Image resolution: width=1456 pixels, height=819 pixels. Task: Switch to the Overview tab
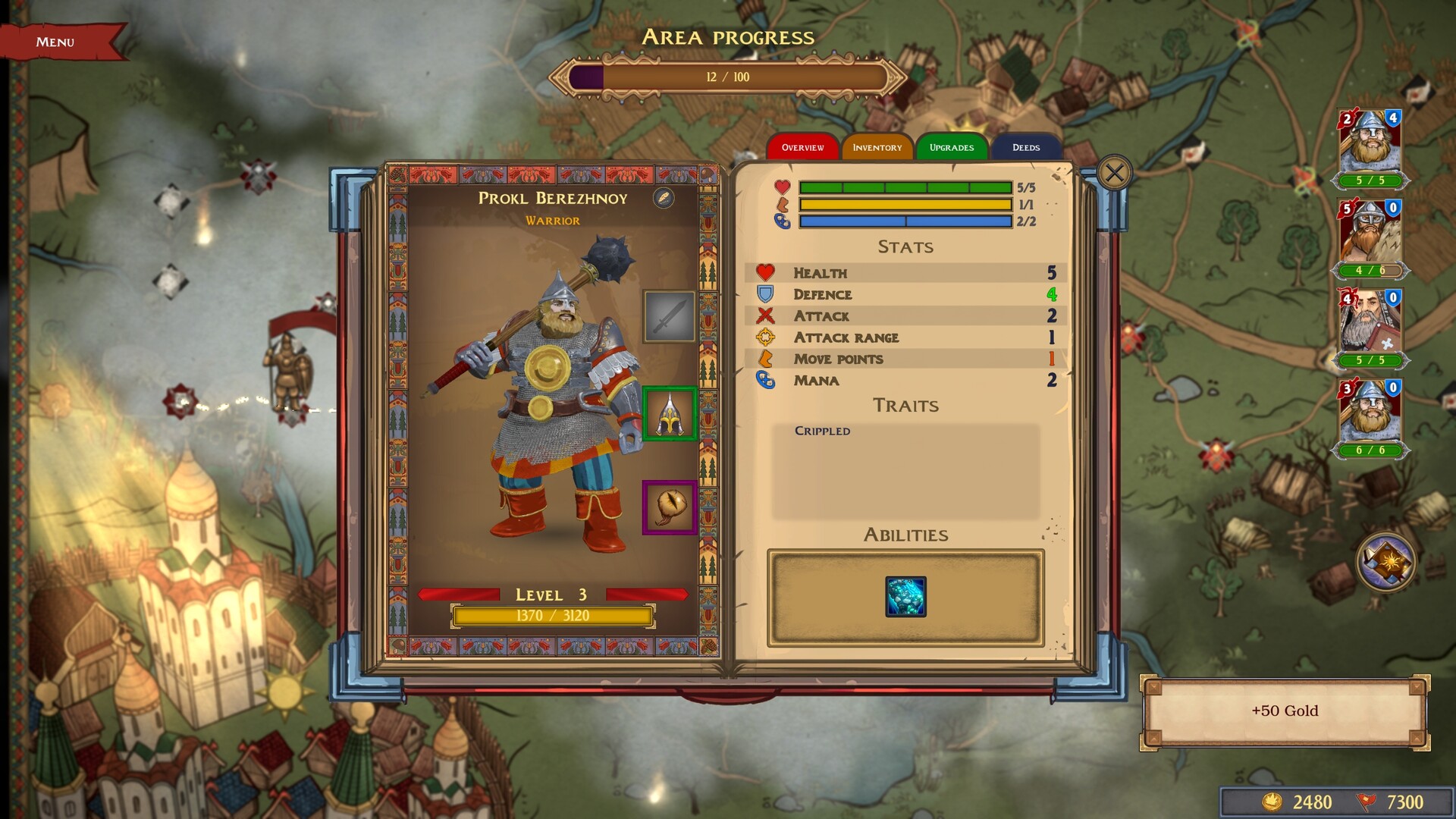[802, 147]
